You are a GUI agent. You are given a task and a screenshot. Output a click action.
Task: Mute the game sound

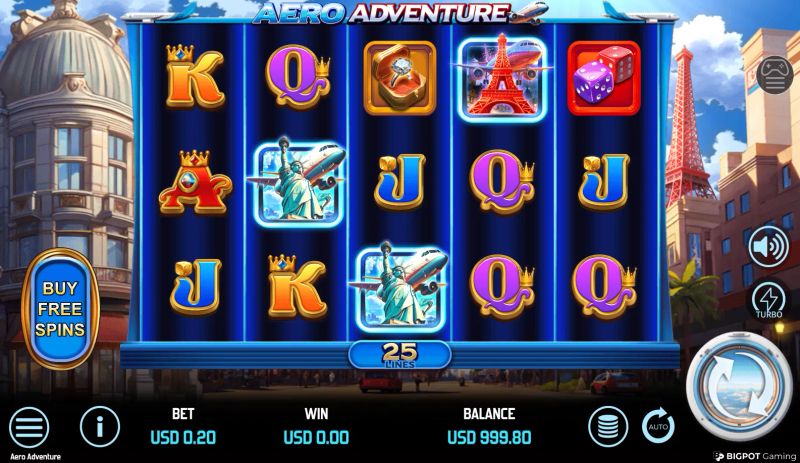pos(768,246)
